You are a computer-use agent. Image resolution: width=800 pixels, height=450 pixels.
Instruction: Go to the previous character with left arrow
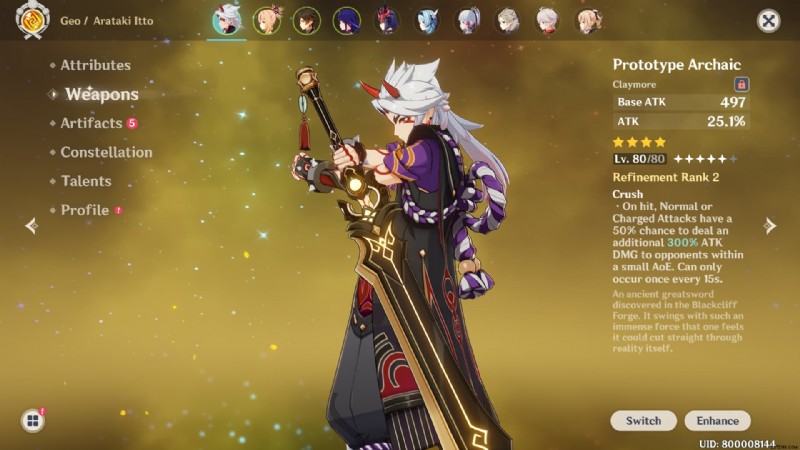click(31, 226)
